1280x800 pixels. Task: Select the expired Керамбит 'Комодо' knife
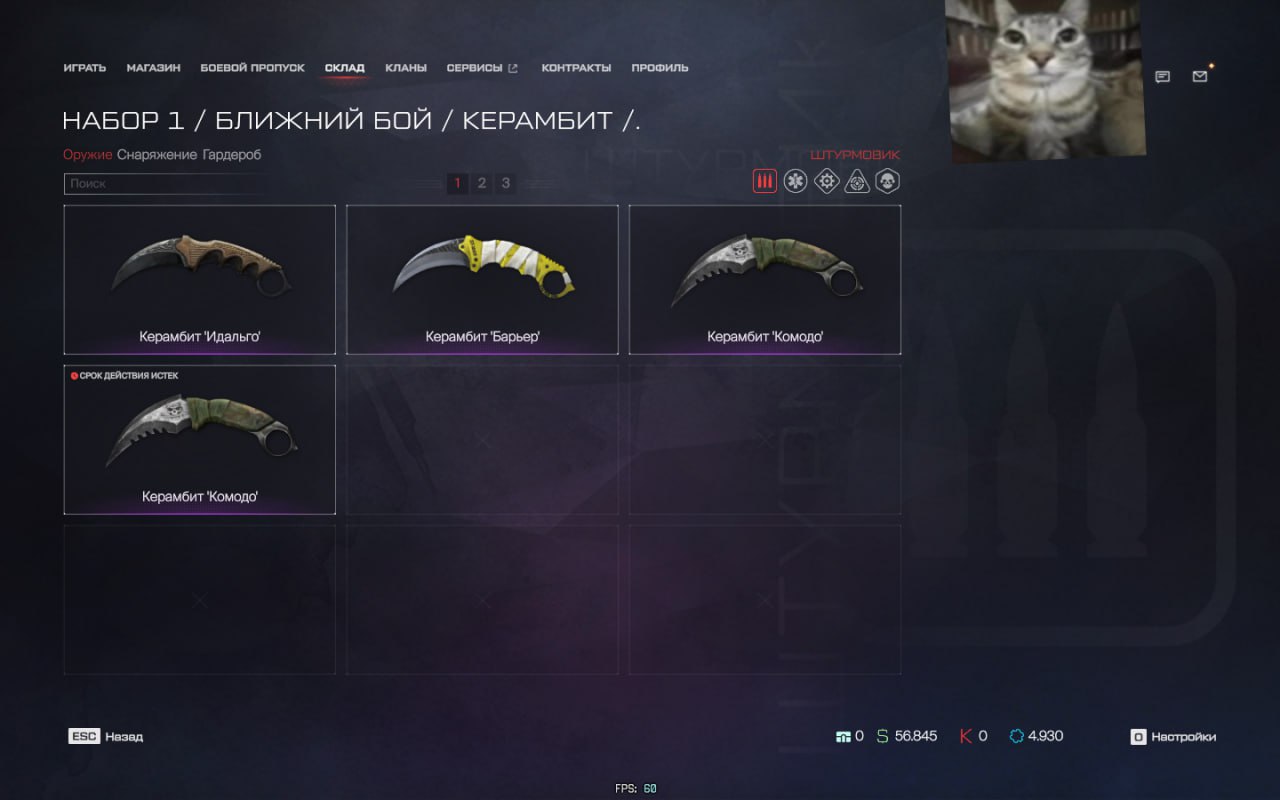(x=200, y=440)
